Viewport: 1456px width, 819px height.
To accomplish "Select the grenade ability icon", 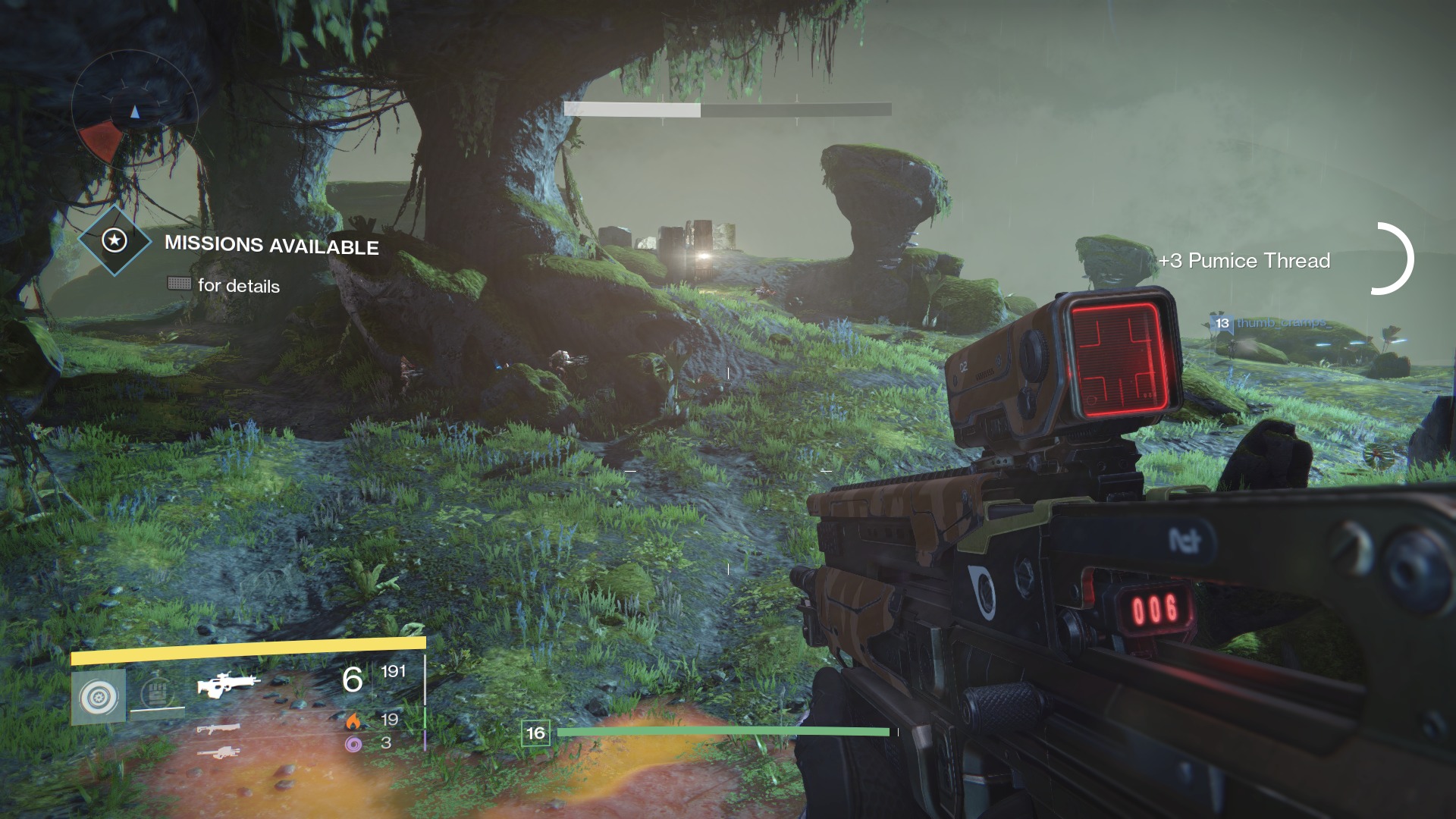I will point(99,697).
